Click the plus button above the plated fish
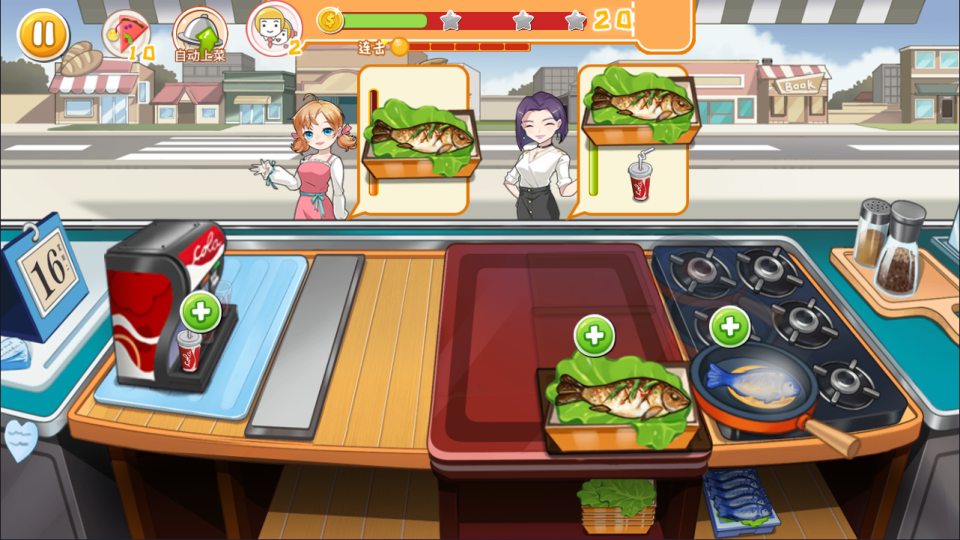 pos(594,335)
